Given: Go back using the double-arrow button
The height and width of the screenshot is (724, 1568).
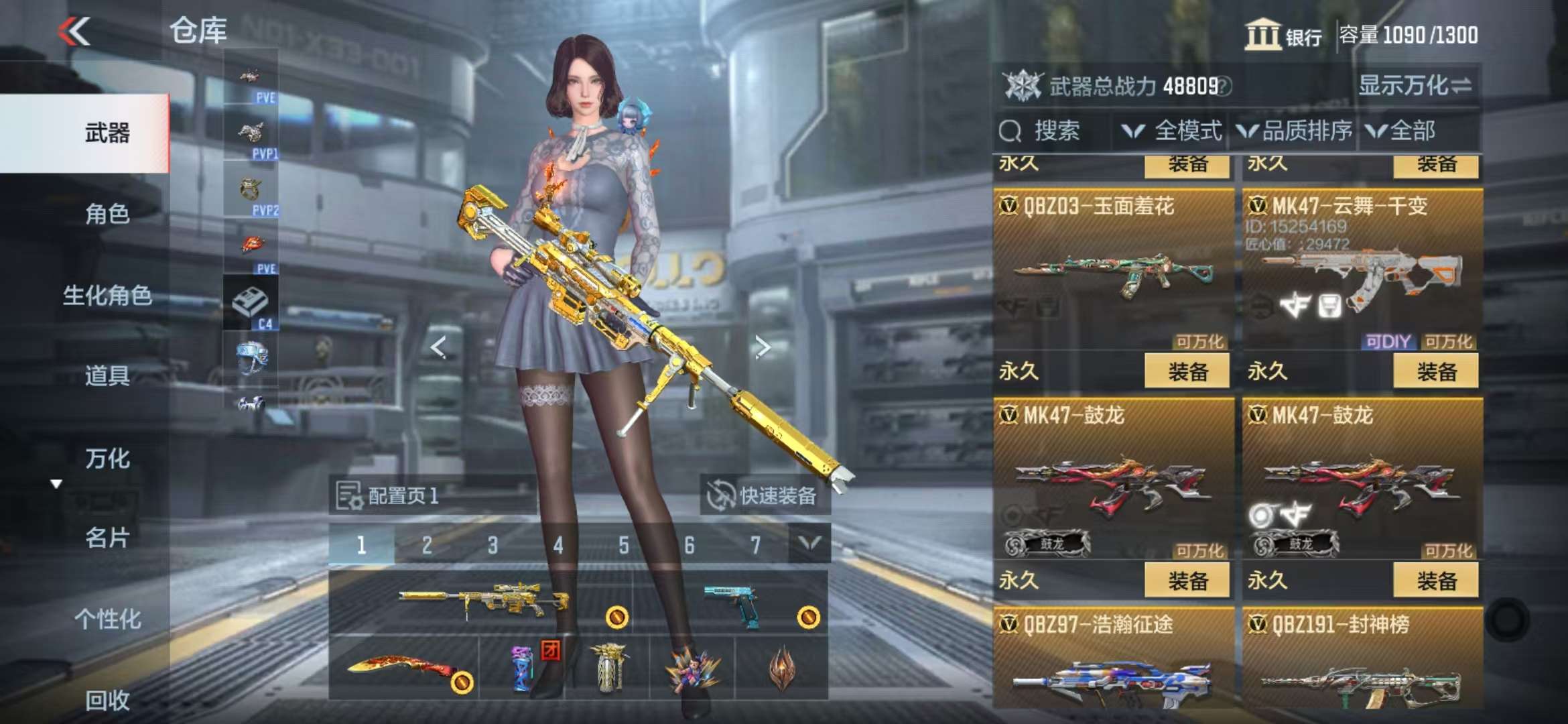Looking at the screenshot, I should pos(74,32).
